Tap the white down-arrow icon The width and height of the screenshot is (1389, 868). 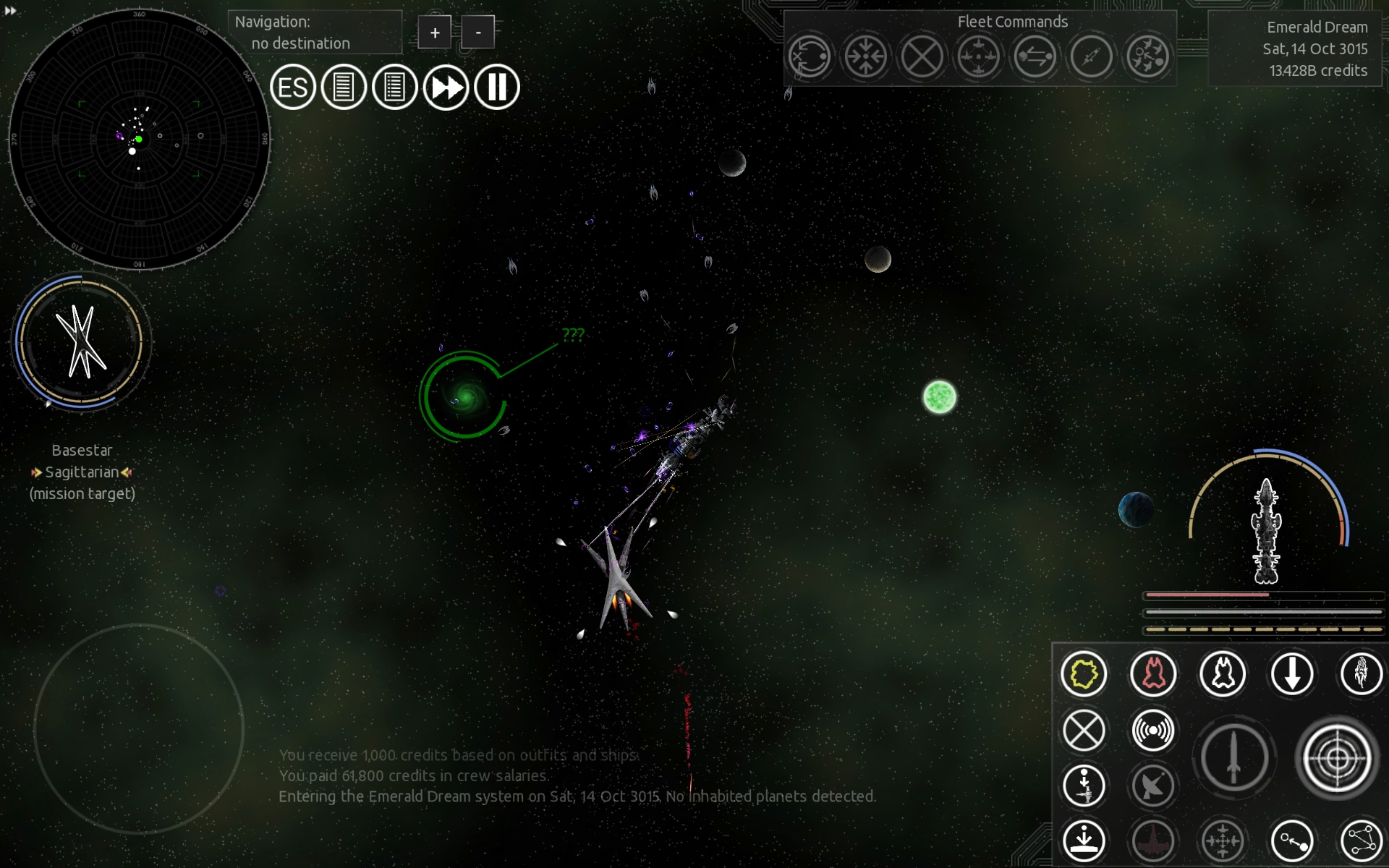1292,674
